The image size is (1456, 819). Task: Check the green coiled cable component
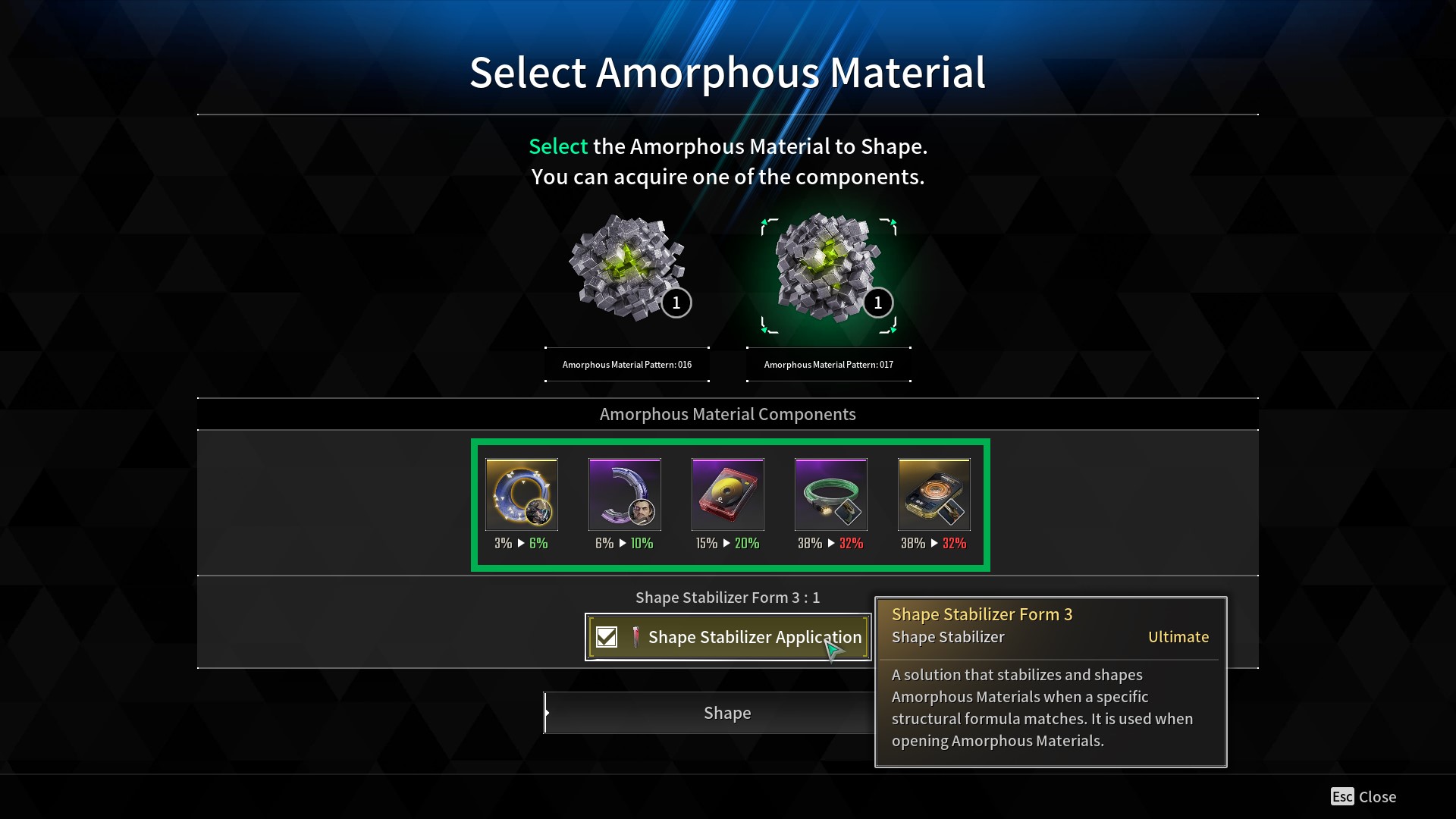pos(831,494)
